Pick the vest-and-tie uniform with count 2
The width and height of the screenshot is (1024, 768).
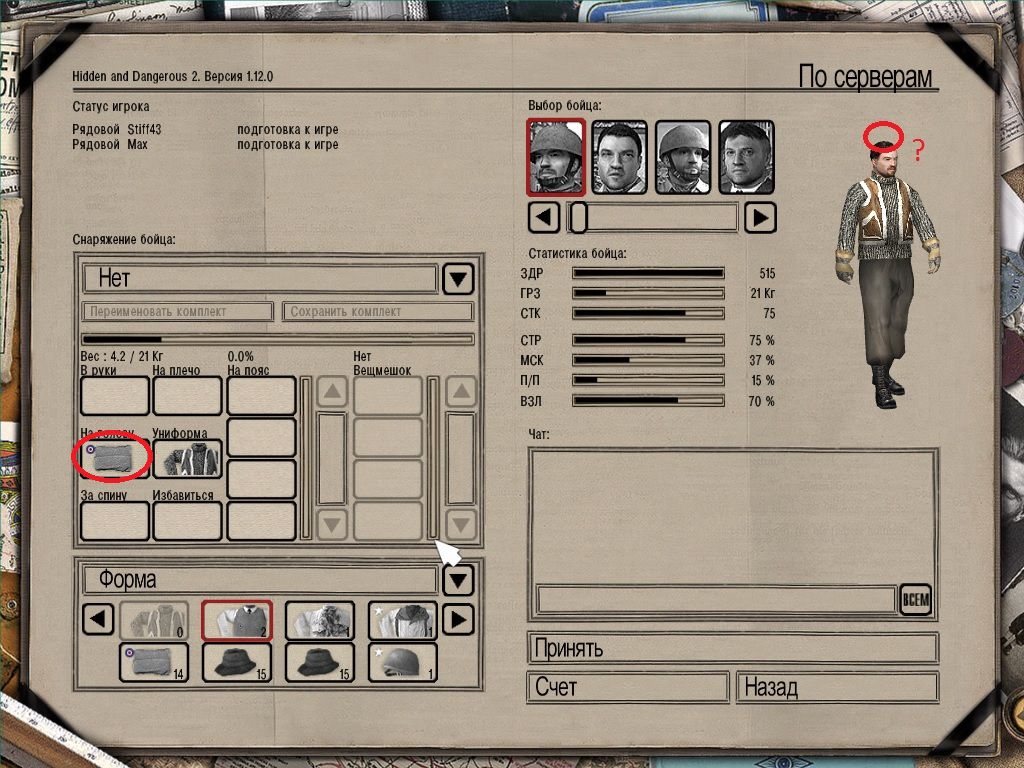point(237,620)
